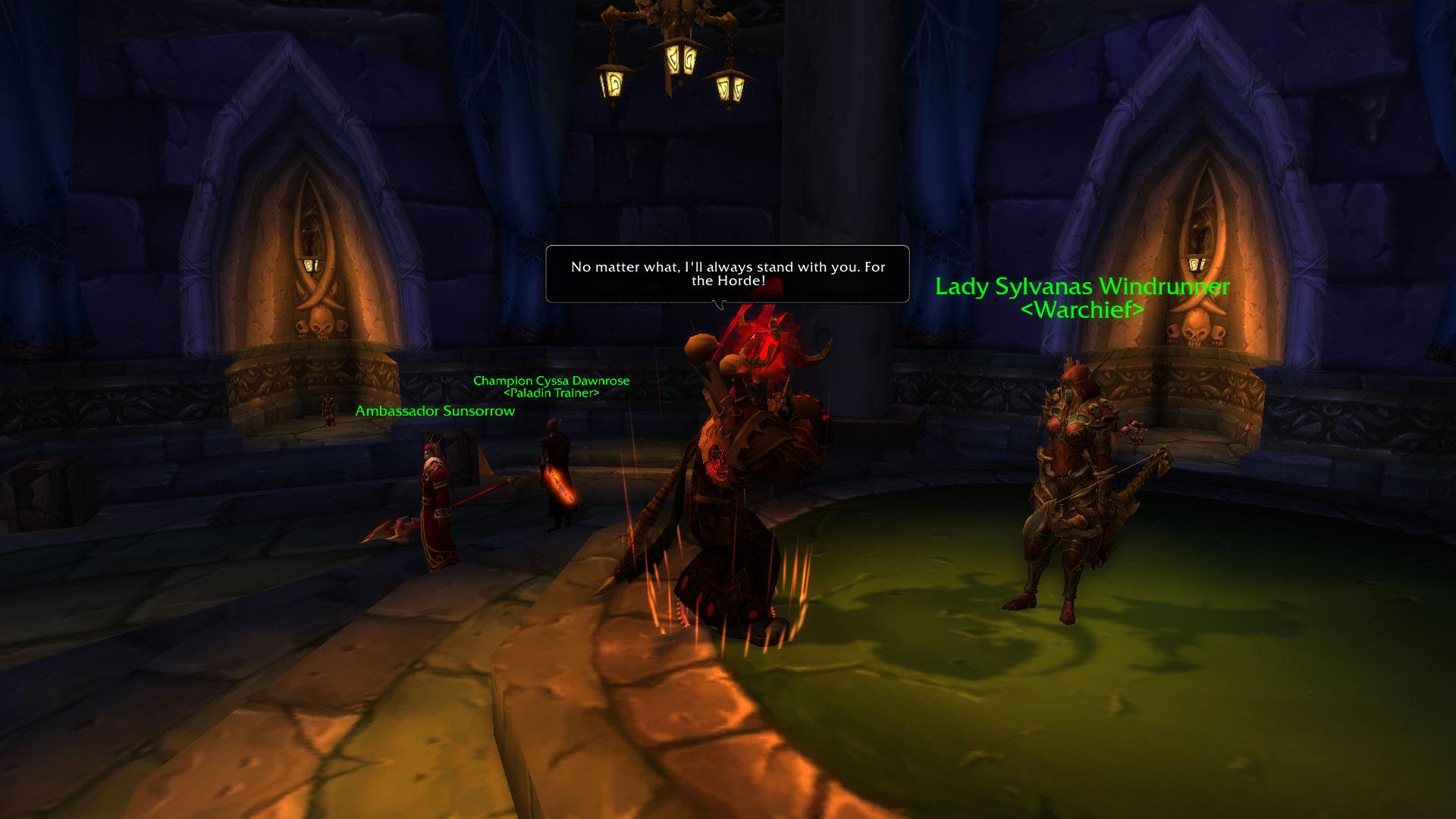Select the Lady Sylvanas Windrunner name label

1082,287
